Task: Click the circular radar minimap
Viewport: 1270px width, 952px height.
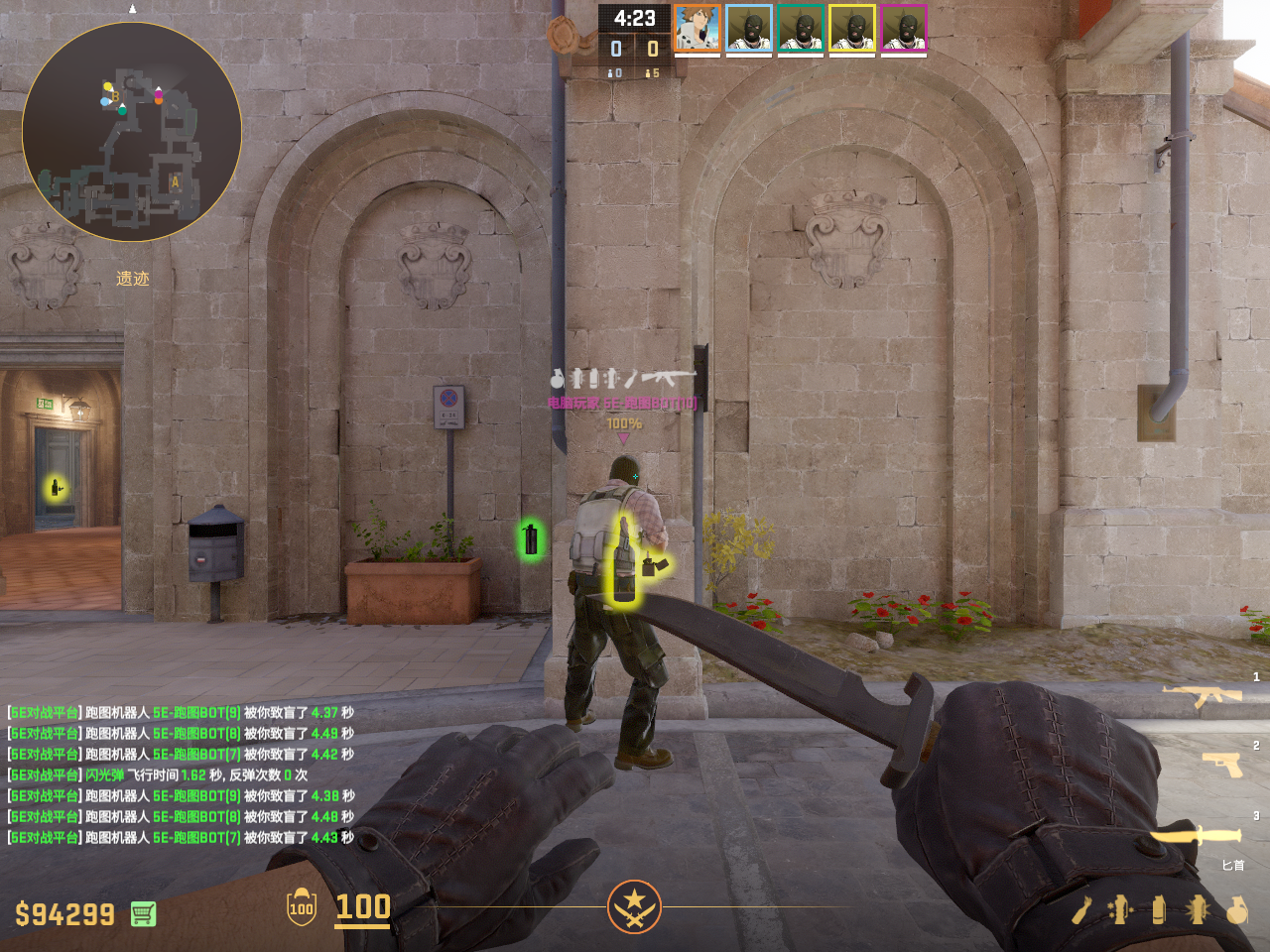Action: point(132,132)
